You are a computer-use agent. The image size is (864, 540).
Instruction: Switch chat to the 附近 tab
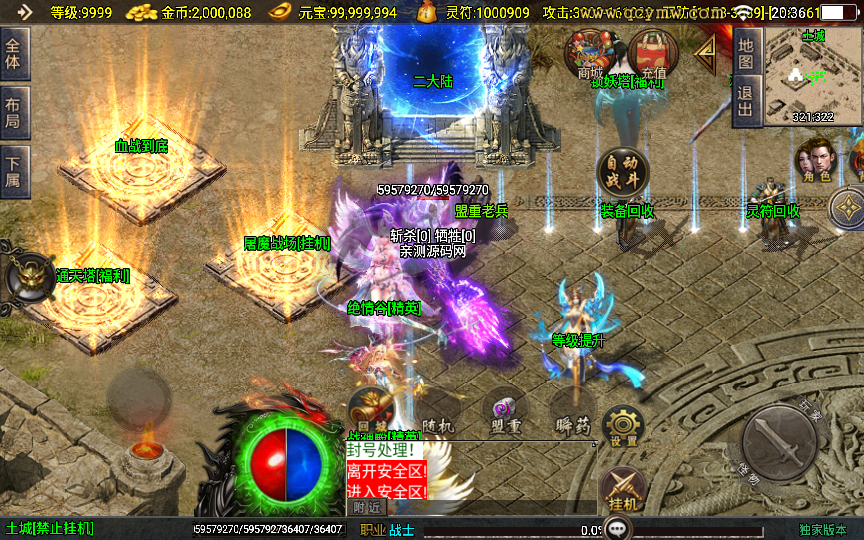click(x=367, y=508)
